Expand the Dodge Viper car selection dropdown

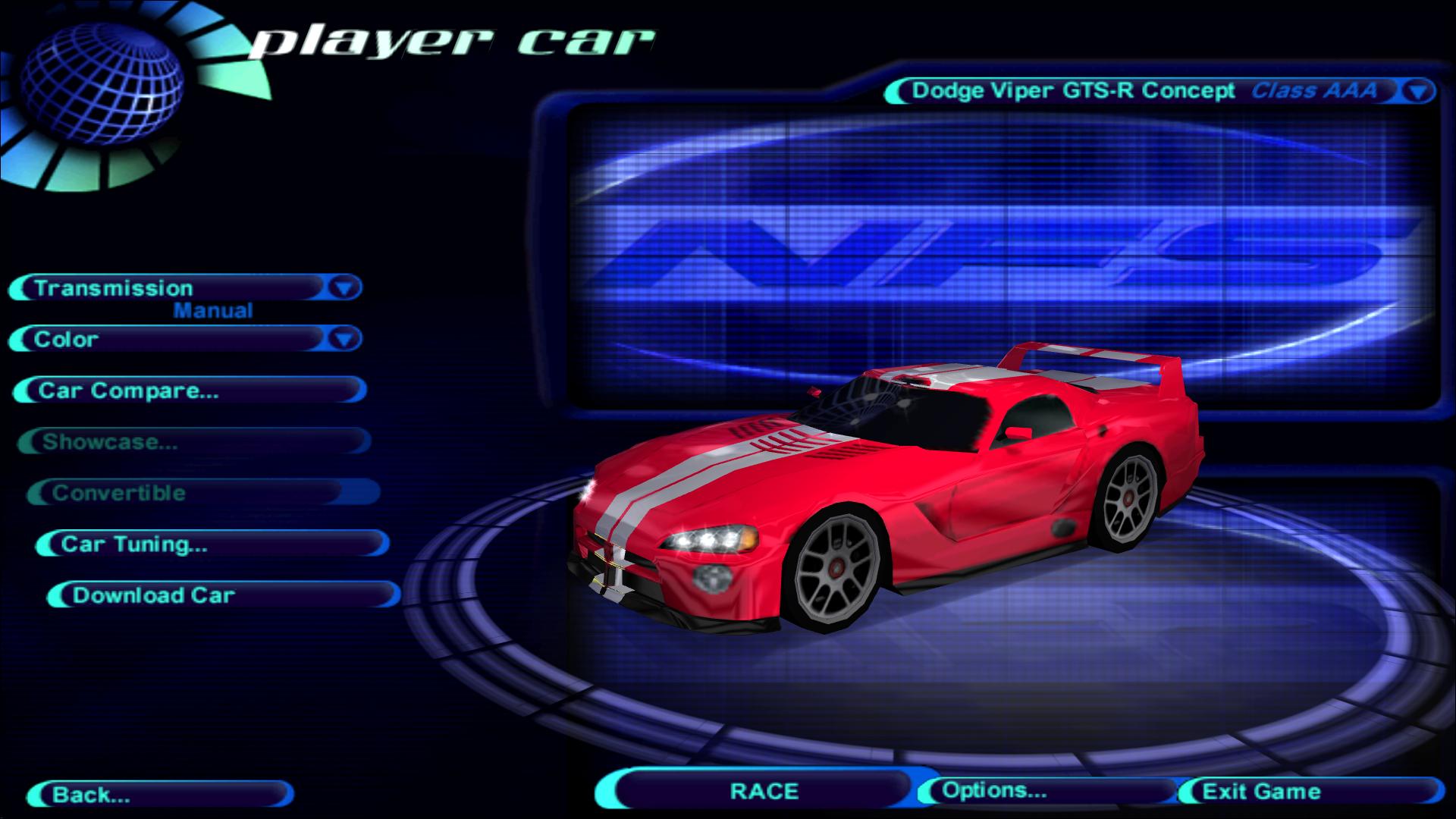point(1418,92)
